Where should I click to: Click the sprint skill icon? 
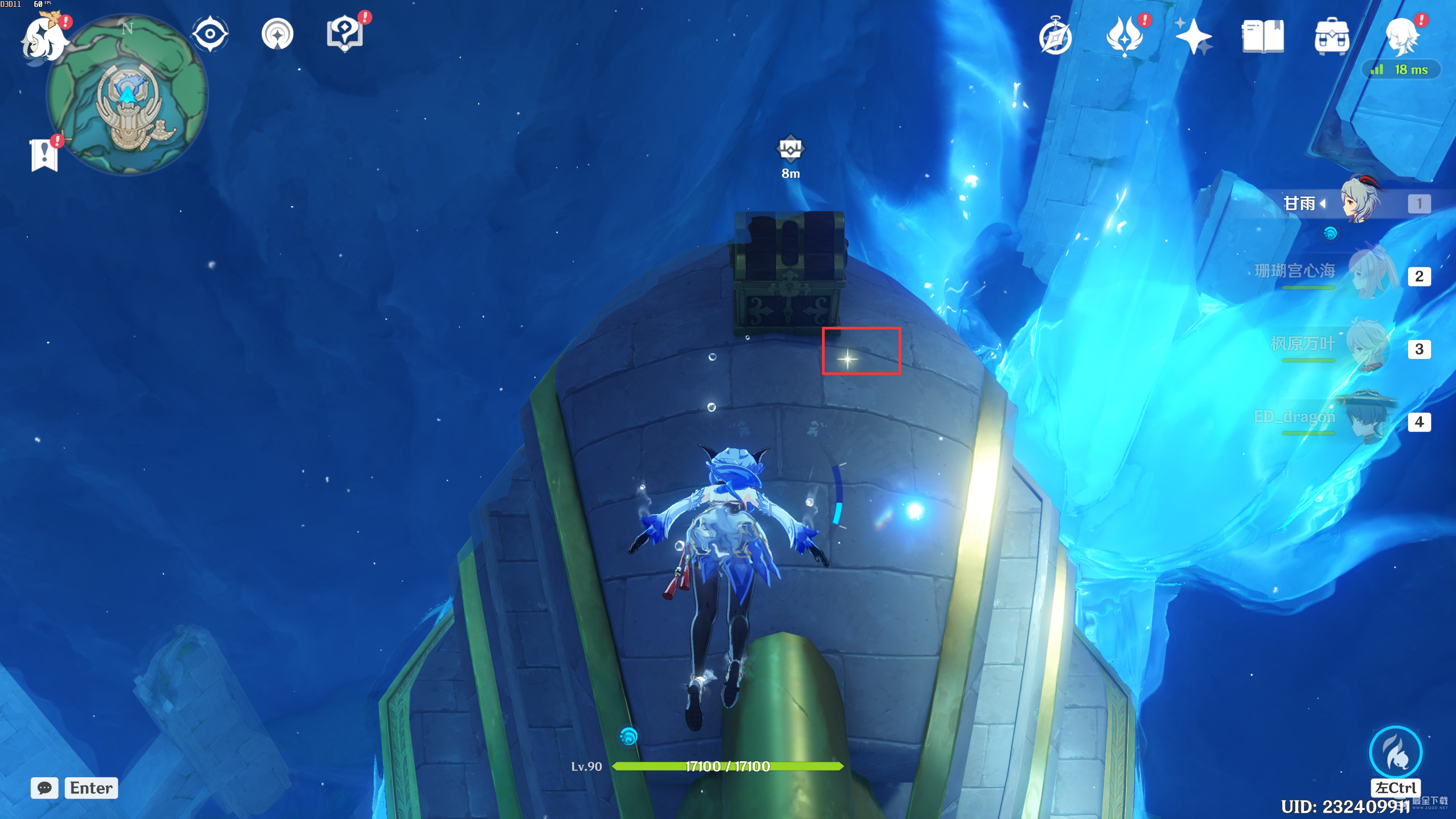click(1395, 752)
